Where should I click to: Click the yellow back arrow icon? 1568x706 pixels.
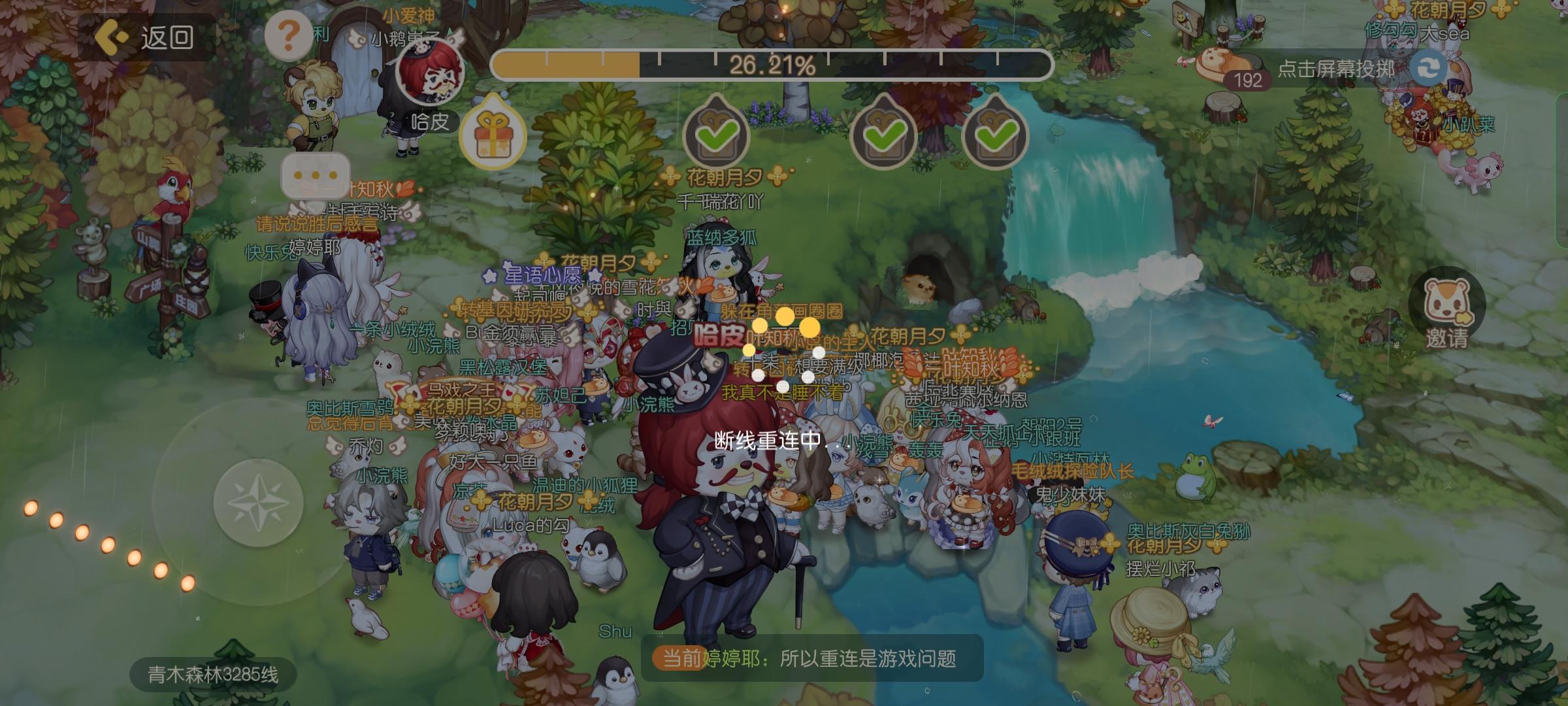(x=112, y=38)
